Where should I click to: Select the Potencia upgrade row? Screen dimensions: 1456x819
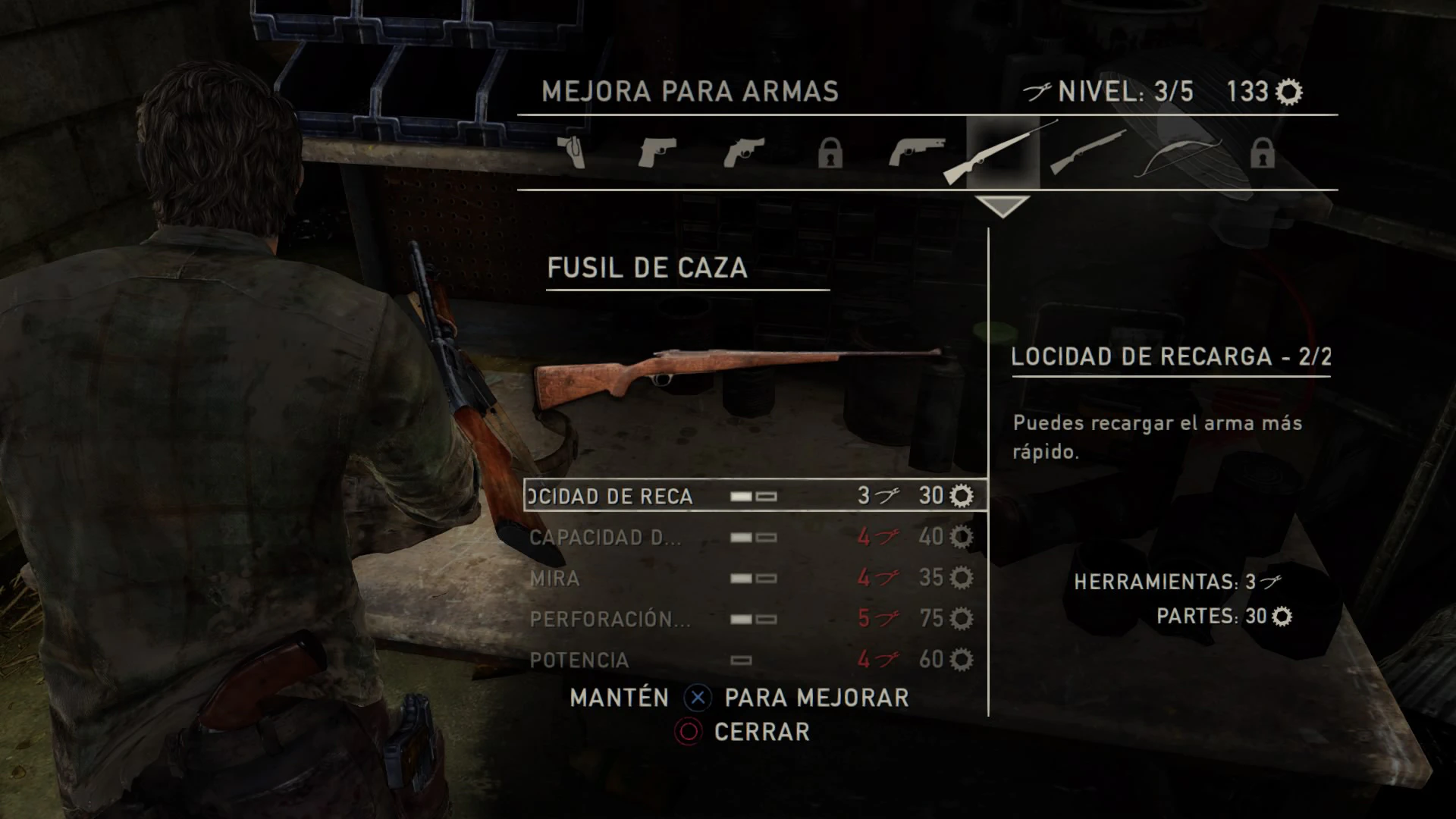pyautogui.click(x=755, y=661)
